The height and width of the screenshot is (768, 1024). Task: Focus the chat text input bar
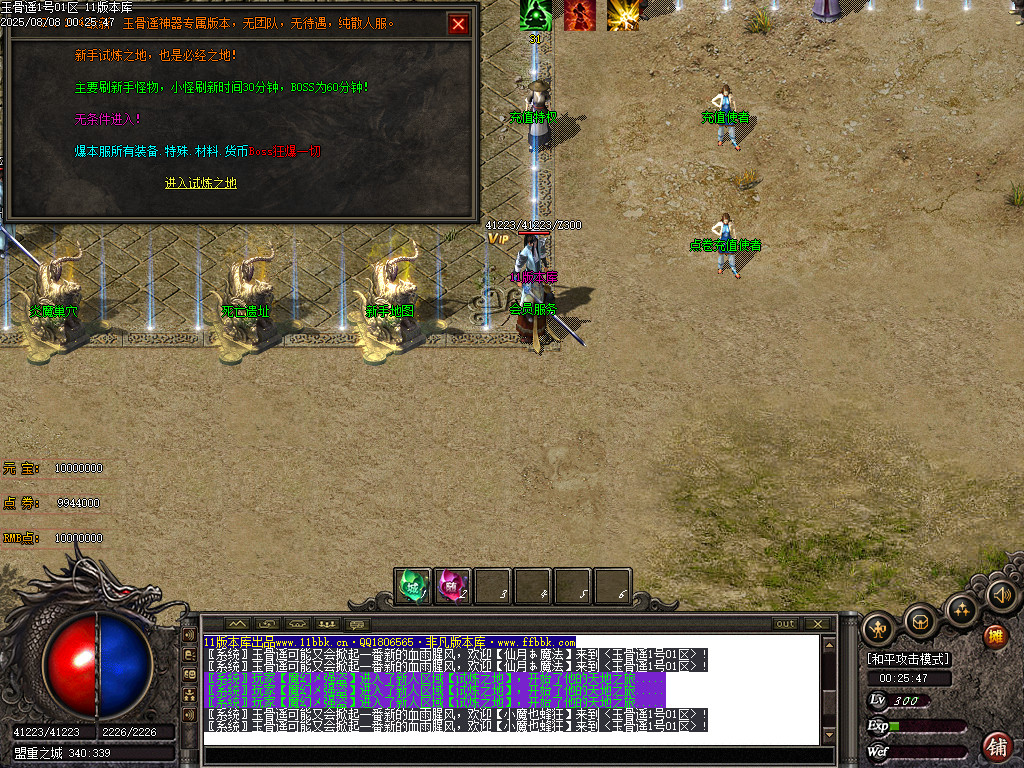coord(510,755)
